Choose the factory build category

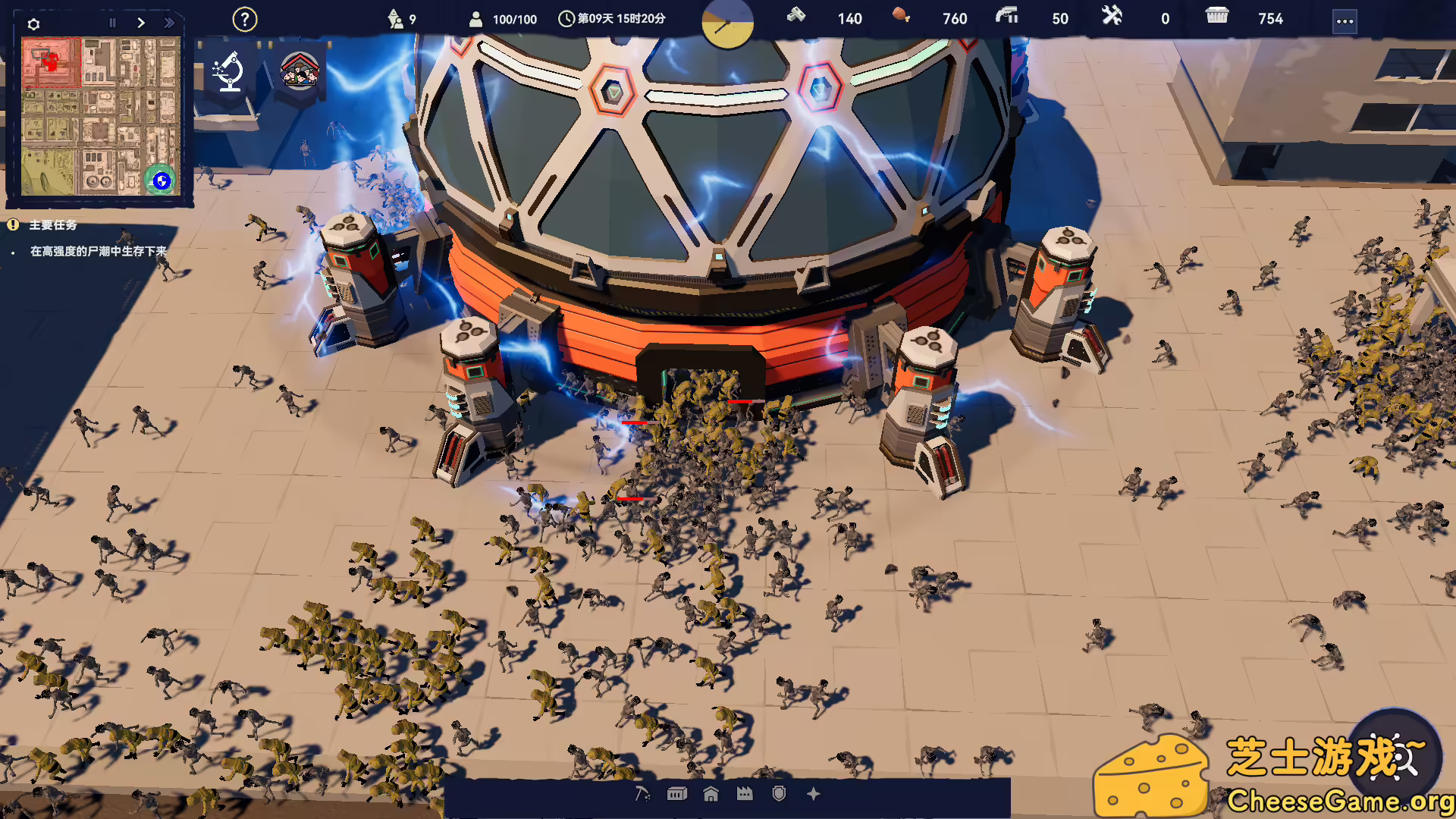tap(745, 794)
